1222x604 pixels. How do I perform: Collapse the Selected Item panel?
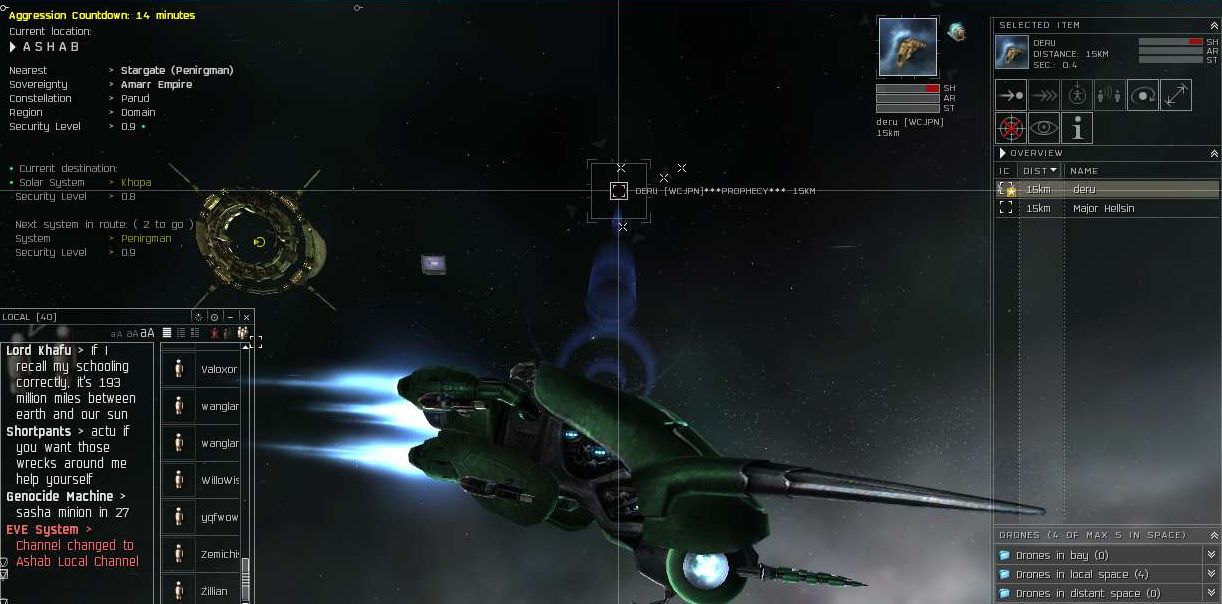1214,25
